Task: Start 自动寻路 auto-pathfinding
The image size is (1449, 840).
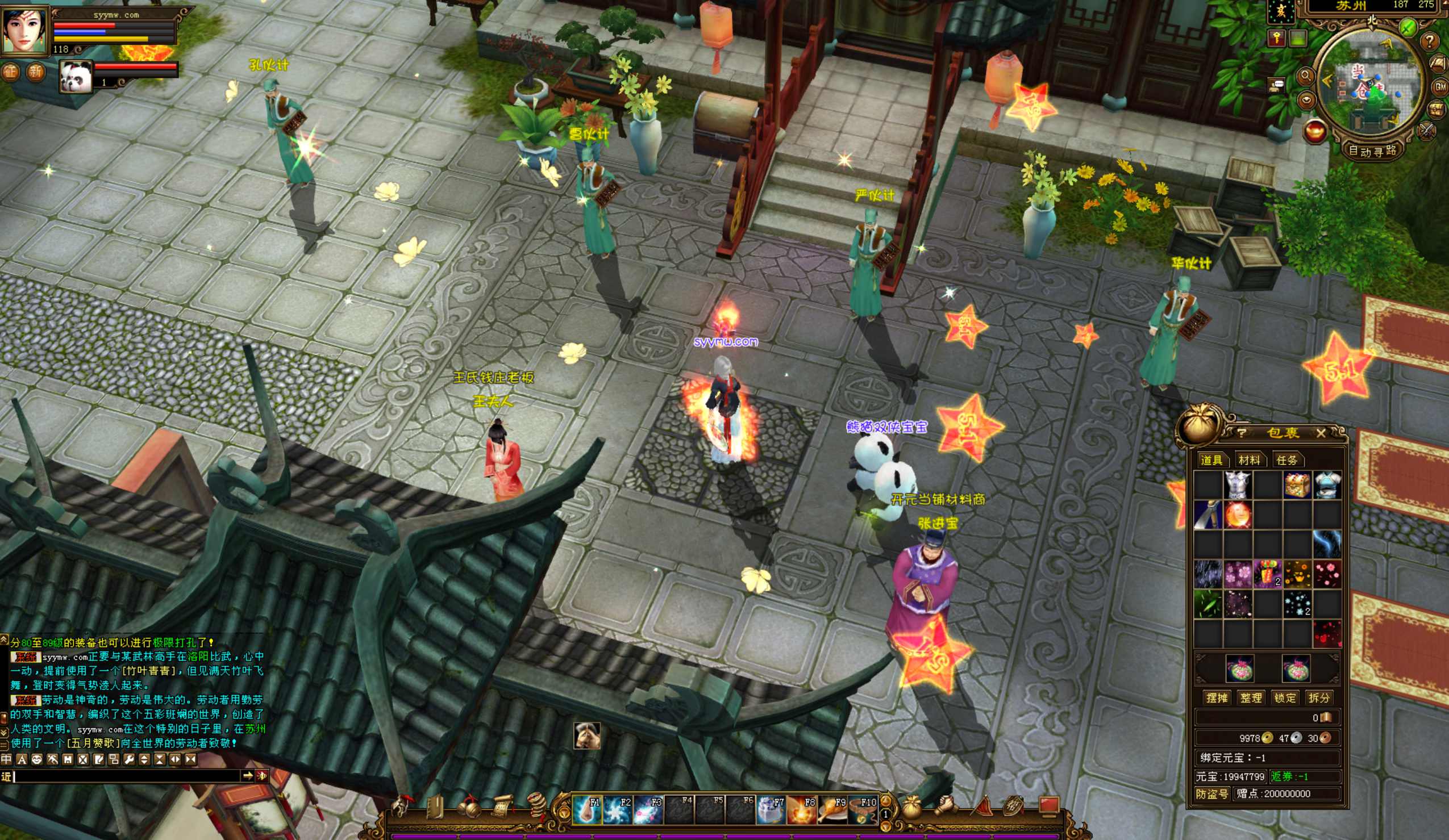Action: (x=1372, y=151)
